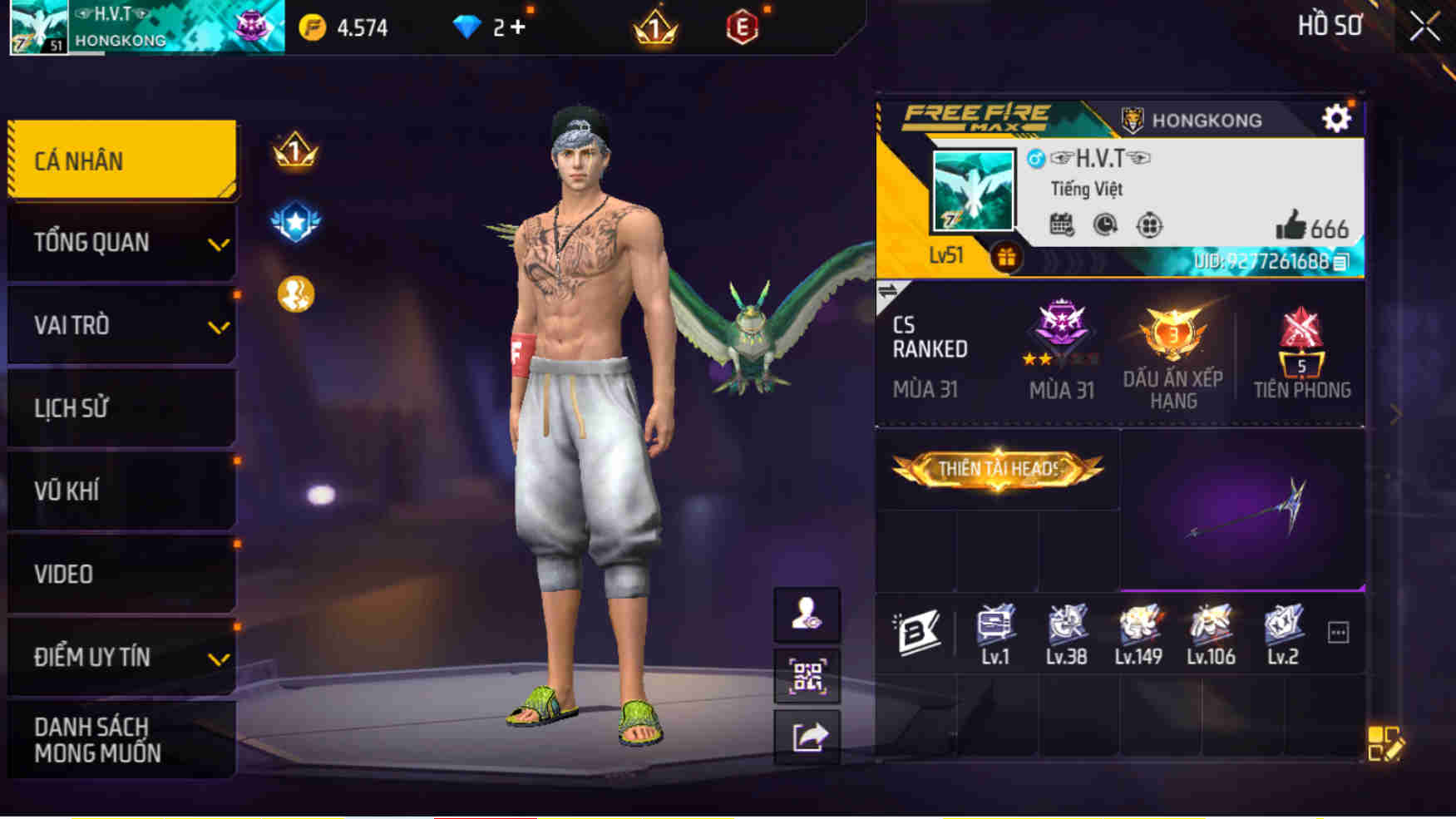1456x819 pixels.
Task: Click the gift box icon next to Lv51
Action: pyautogui.click(x=1007, y=257)
